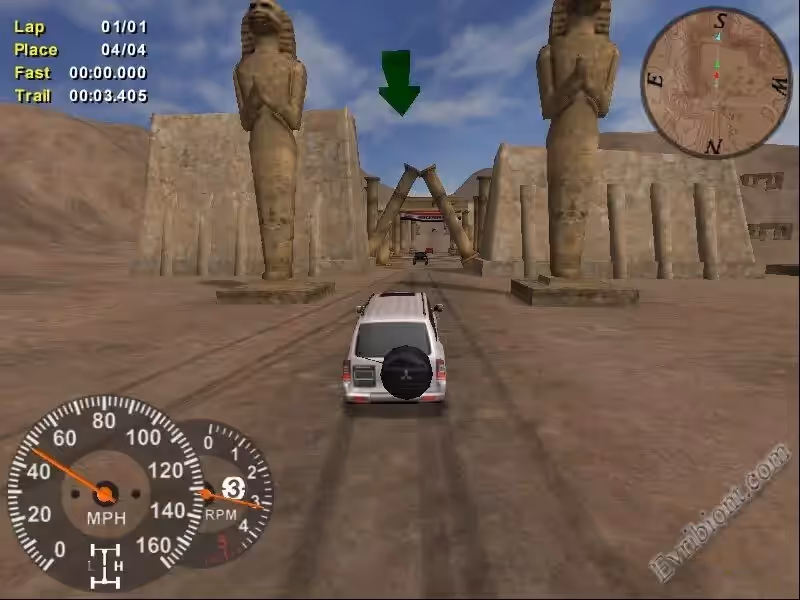Select the green direction arrow indicator

399,83
